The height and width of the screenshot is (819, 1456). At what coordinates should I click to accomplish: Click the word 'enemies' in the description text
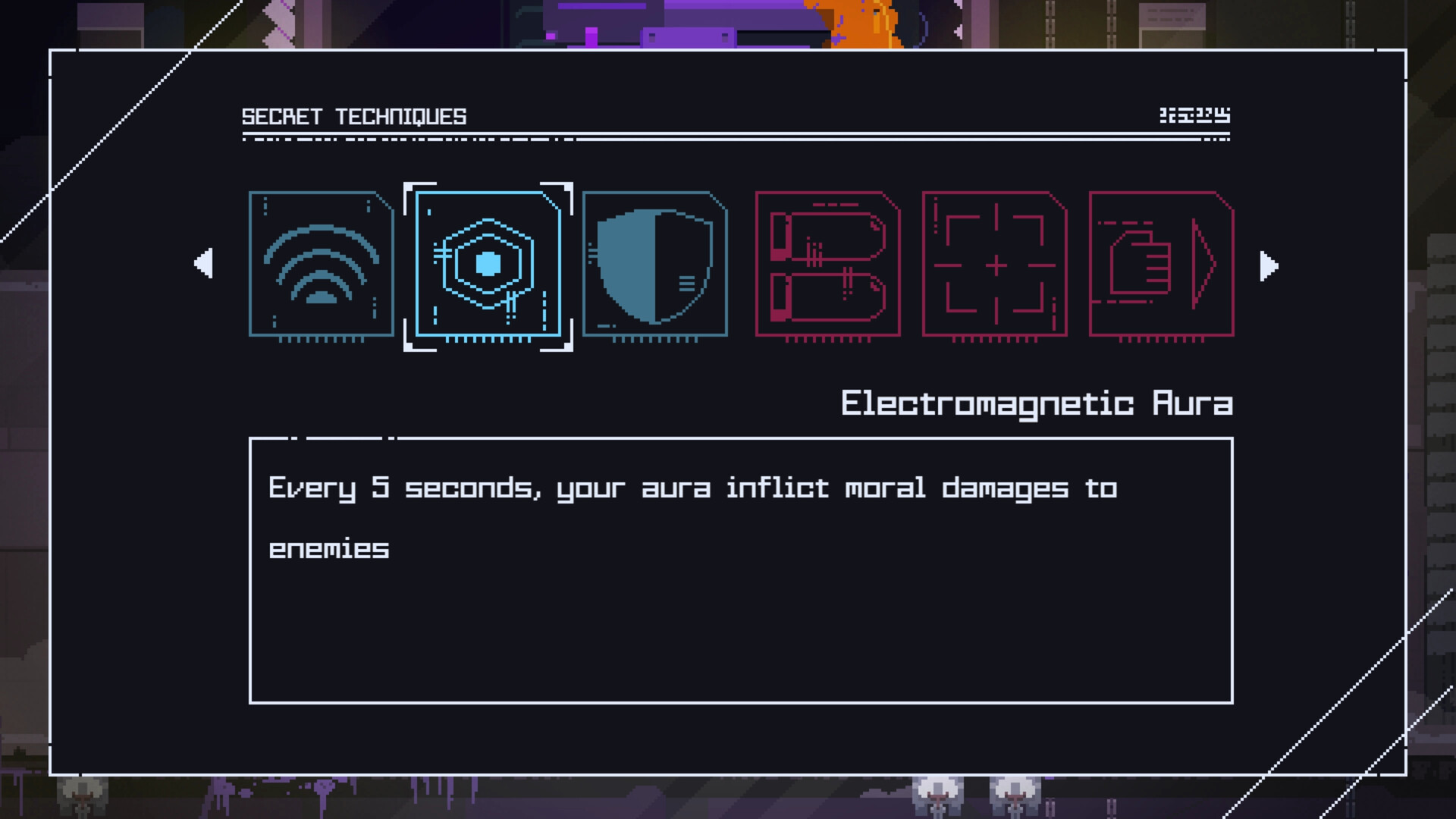328,549
